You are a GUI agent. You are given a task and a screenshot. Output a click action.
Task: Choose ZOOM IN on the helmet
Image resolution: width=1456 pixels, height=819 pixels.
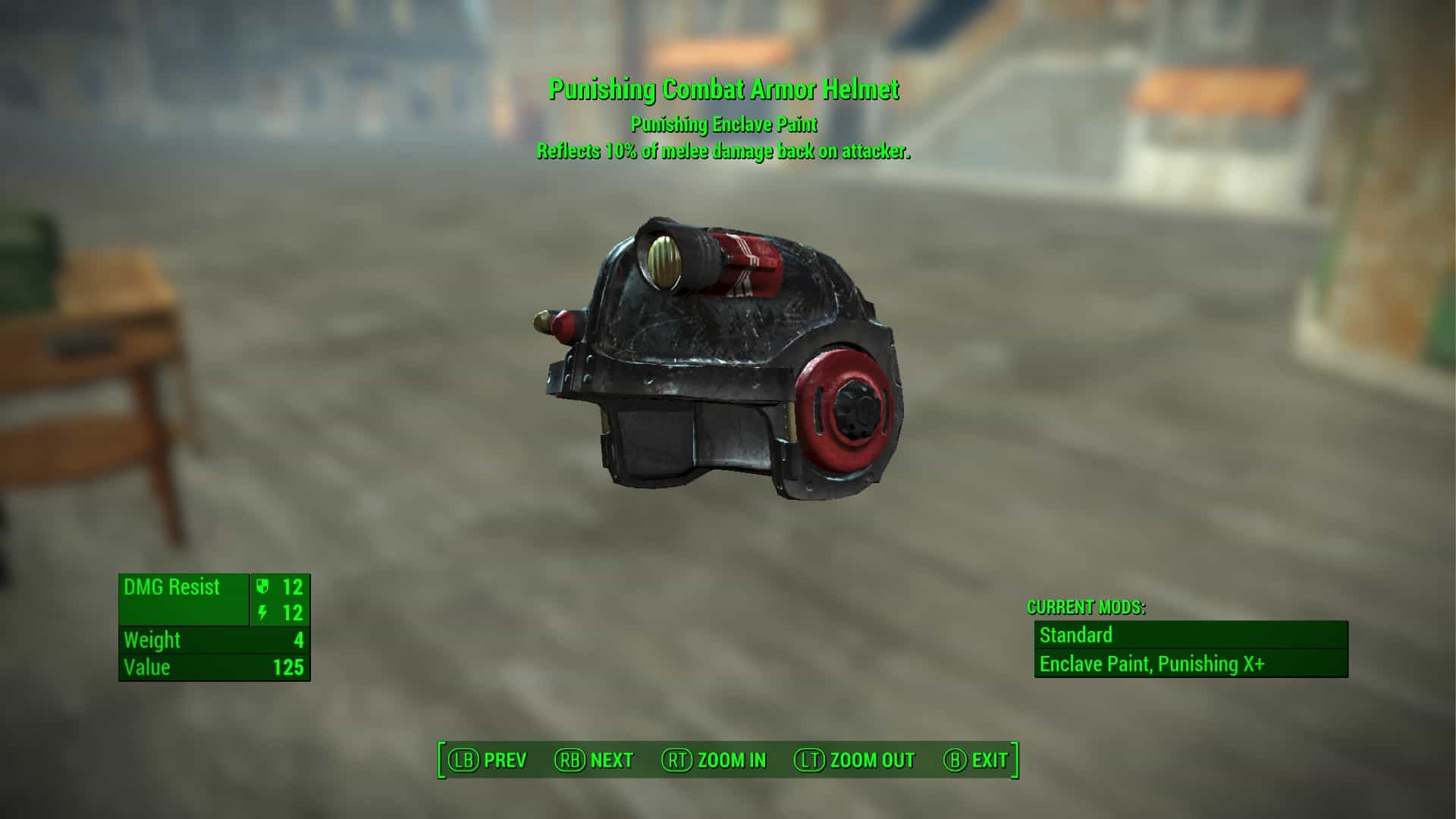pyautogui.click(x=714, y=760)
